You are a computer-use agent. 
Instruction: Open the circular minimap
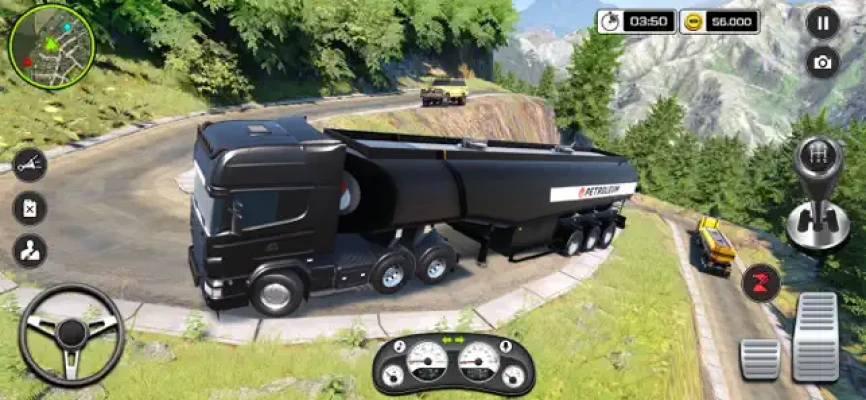[x=51, y=46]
